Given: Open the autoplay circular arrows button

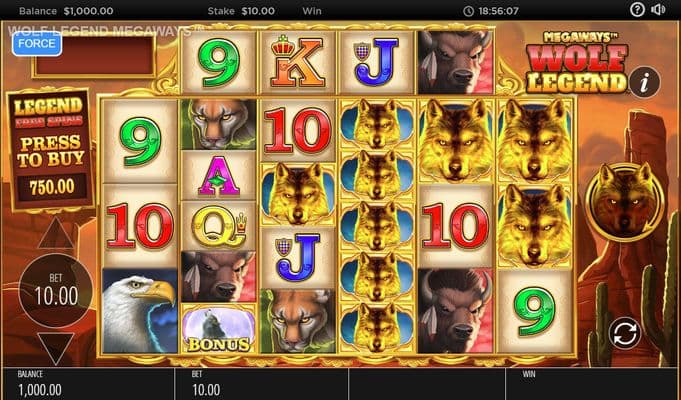Looking at the screenshot, I should 622,332.
